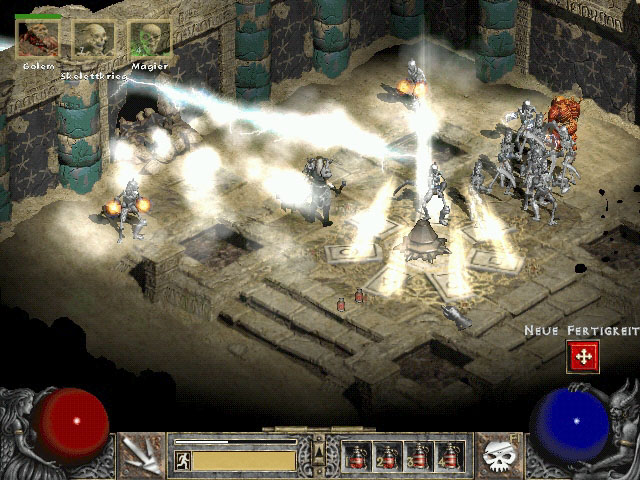Open the right-click skull skill selector

(x=496, y=454)
